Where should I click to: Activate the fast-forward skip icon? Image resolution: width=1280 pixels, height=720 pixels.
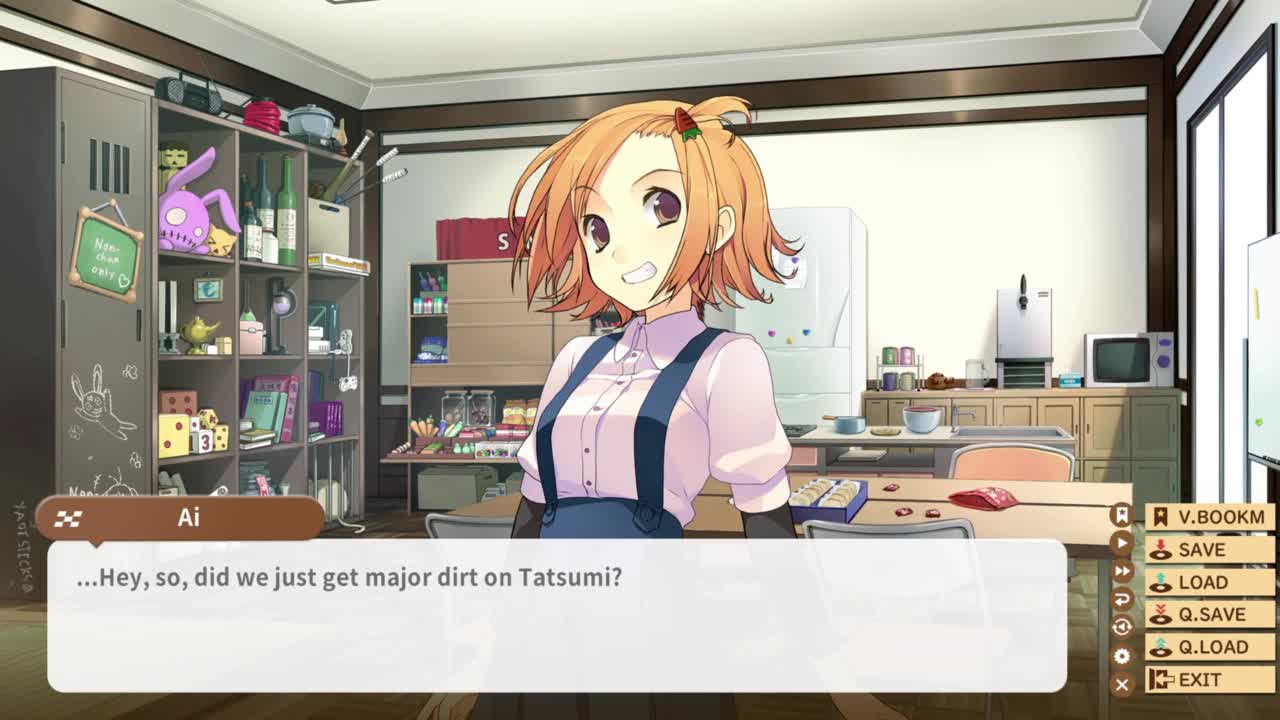1122,571
